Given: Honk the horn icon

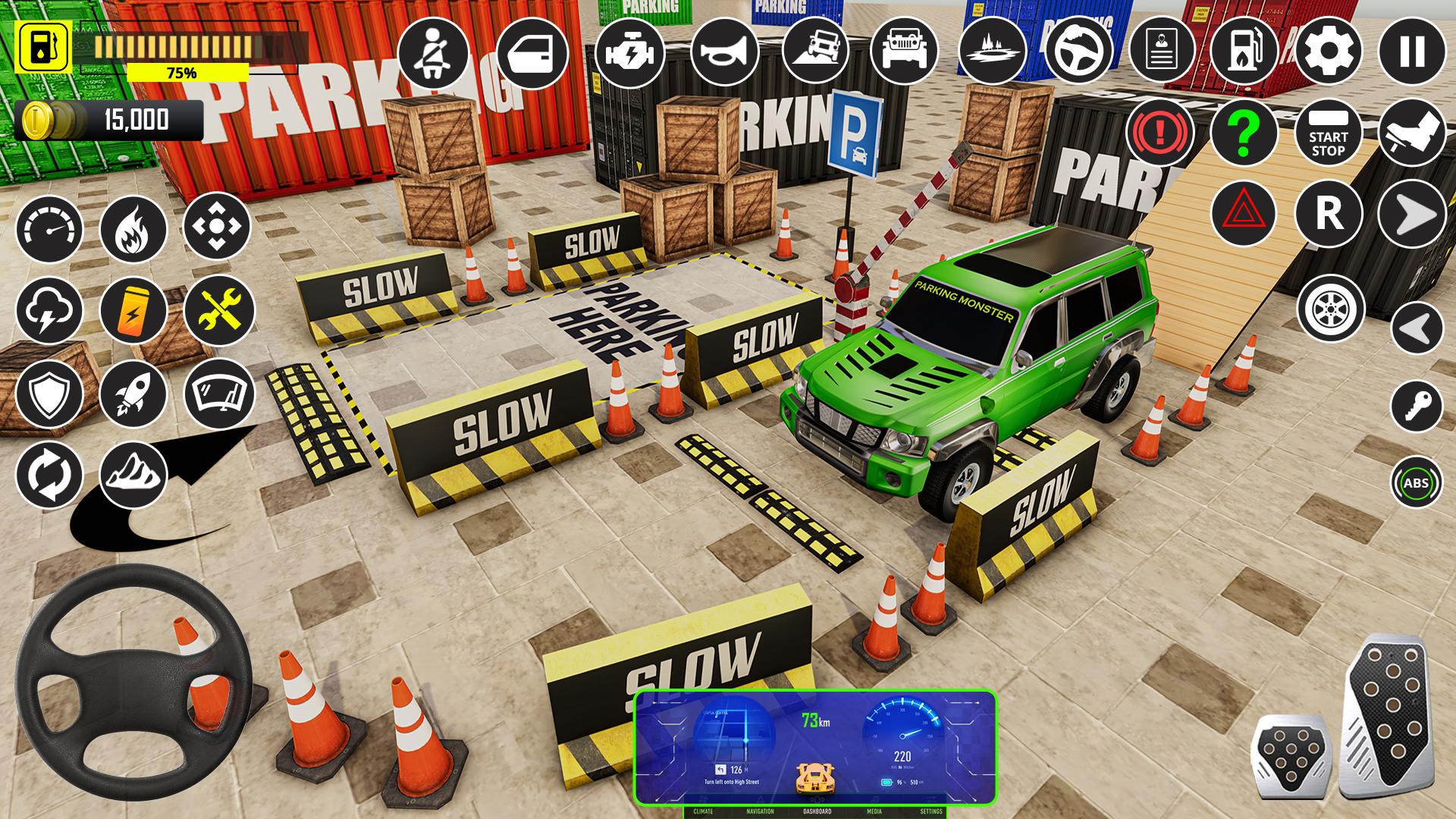Looking at the screenshot, I should tap(727, 52).
